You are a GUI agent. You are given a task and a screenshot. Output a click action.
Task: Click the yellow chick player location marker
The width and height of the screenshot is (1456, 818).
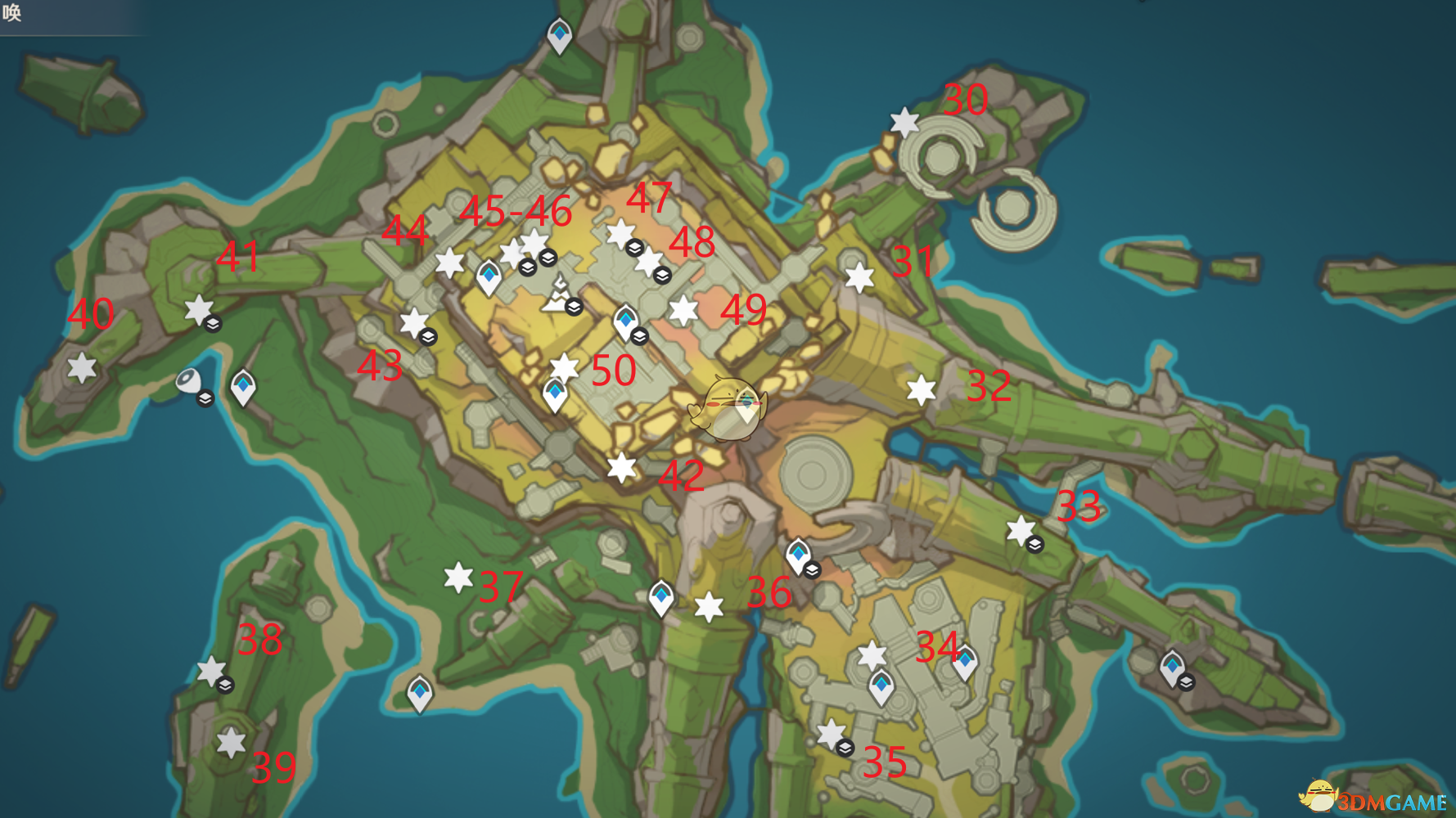coord(728,408)
